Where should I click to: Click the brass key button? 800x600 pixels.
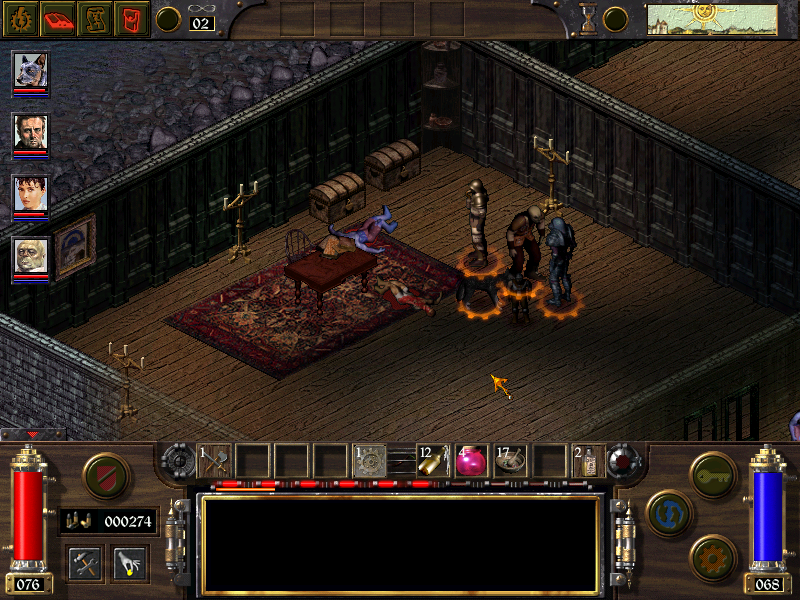(x=714, y=474)
